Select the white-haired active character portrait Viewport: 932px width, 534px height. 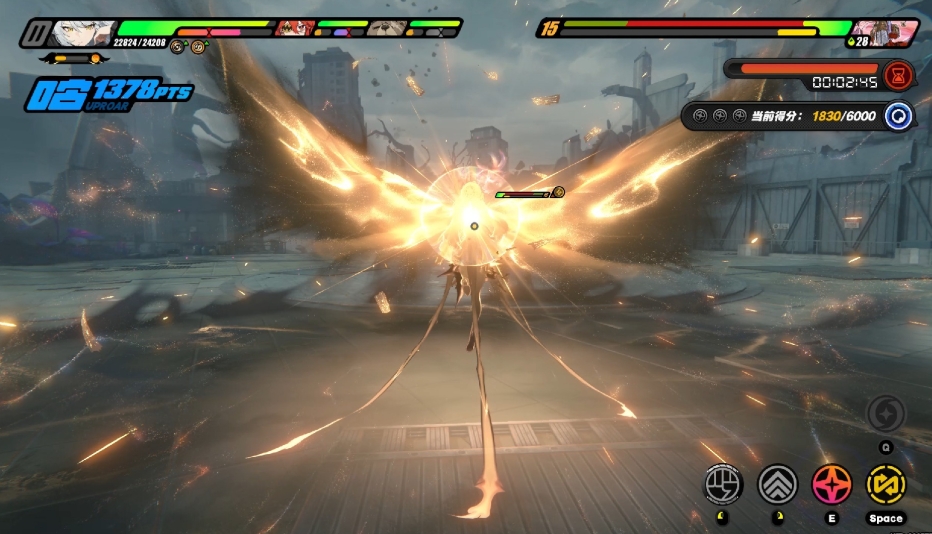(80, 32)
